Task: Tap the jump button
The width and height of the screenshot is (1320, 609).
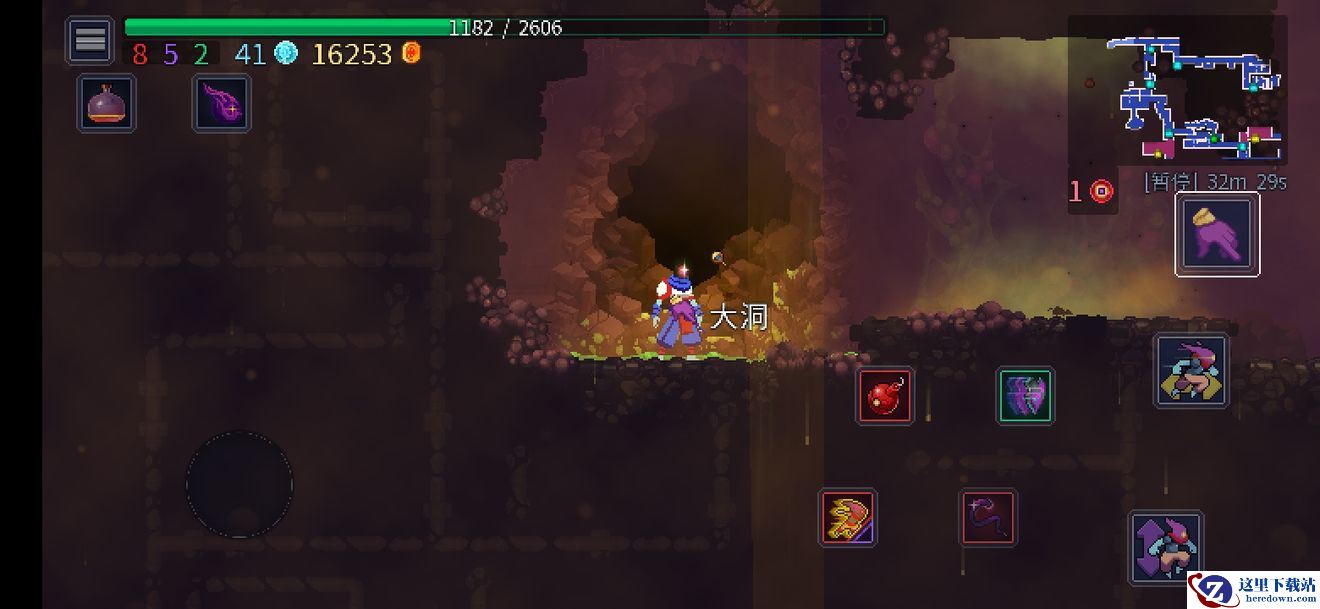Action: (1165, 548)
